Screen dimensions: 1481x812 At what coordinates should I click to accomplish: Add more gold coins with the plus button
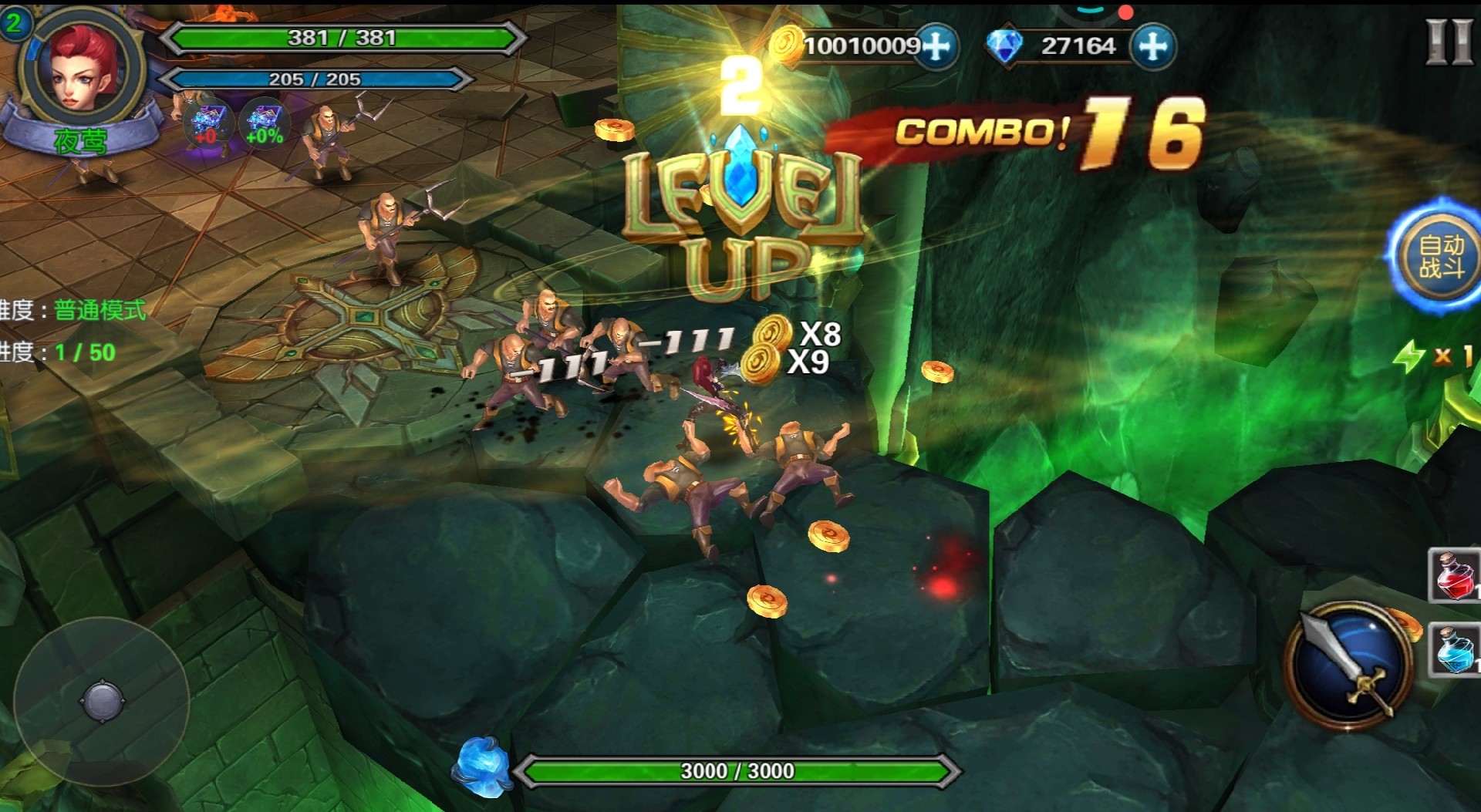[937, 46]
